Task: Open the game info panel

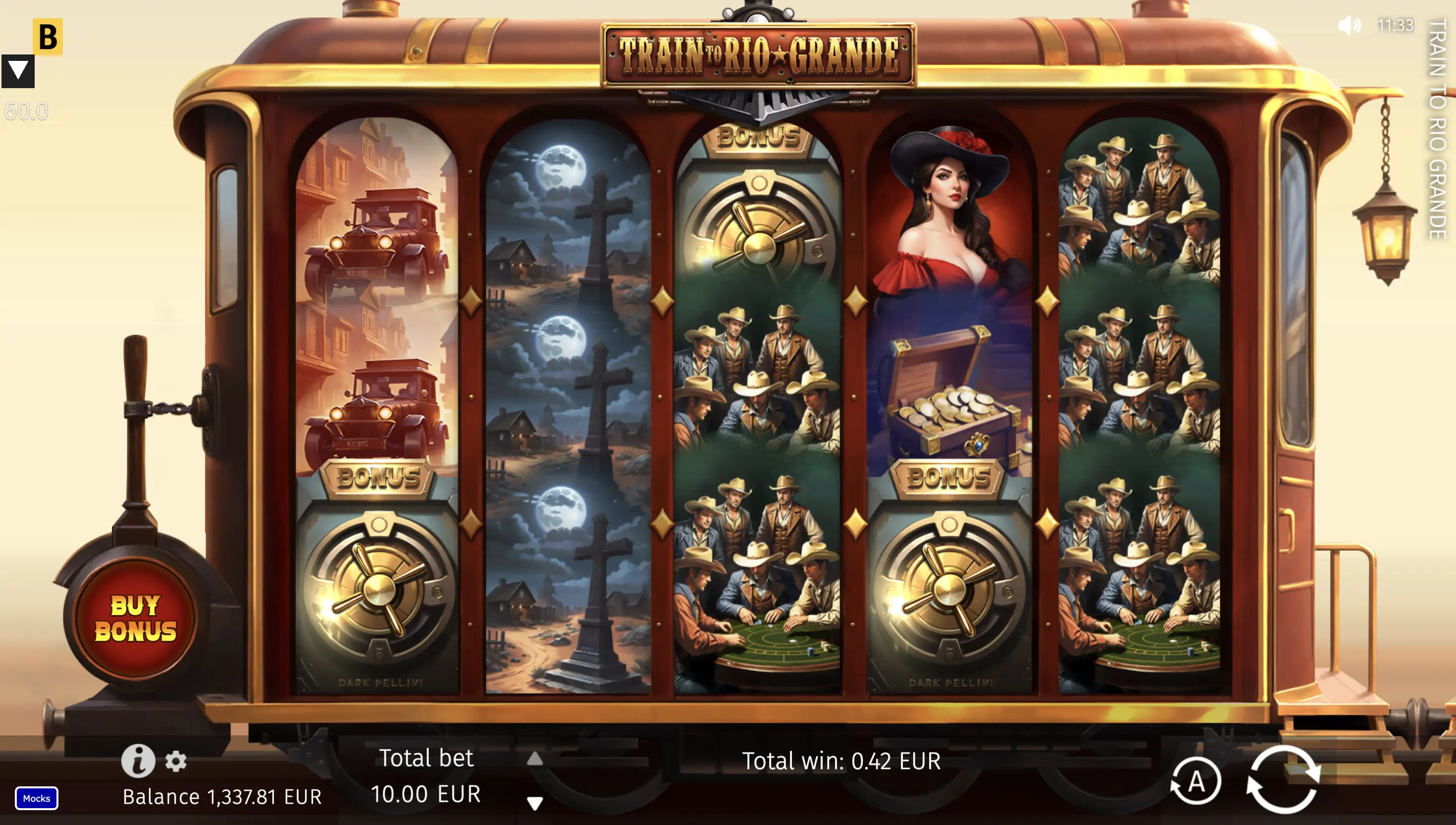Action: coord(138,761)
